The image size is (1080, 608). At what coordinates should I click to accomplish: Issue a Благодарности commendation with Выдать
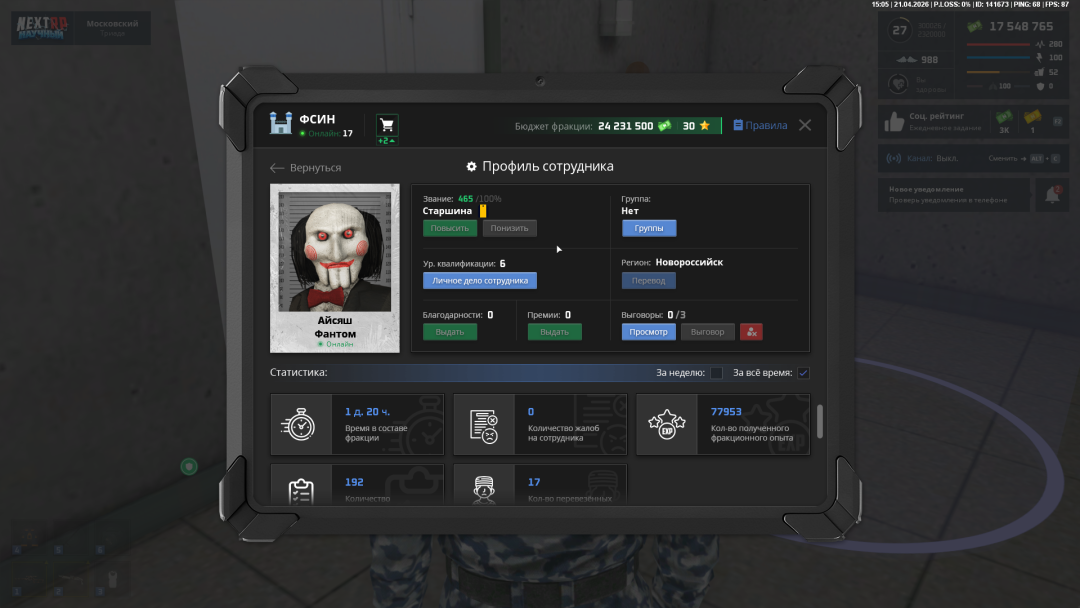(x=449, y=332)
